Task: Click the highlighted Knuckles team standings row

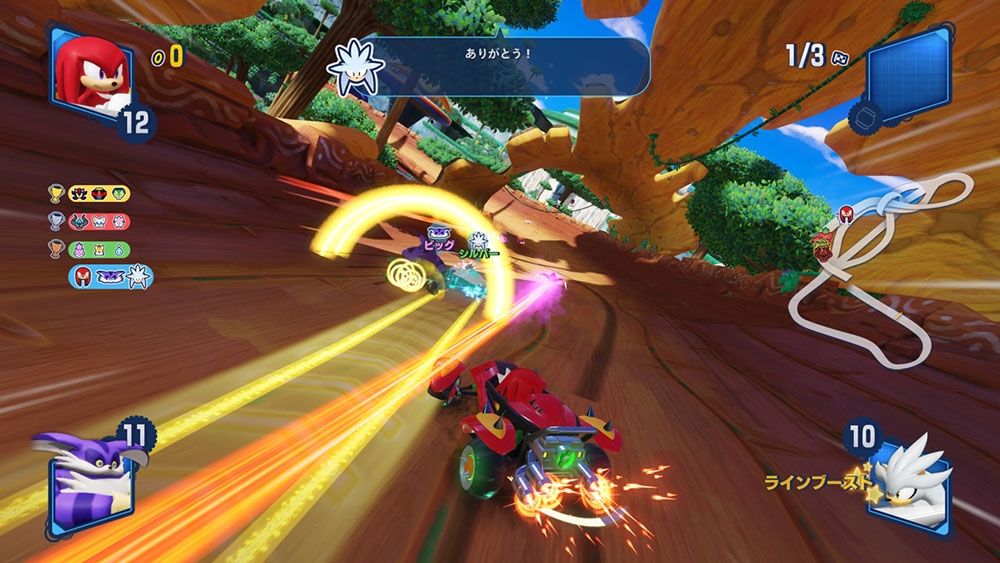Action: 110,277
